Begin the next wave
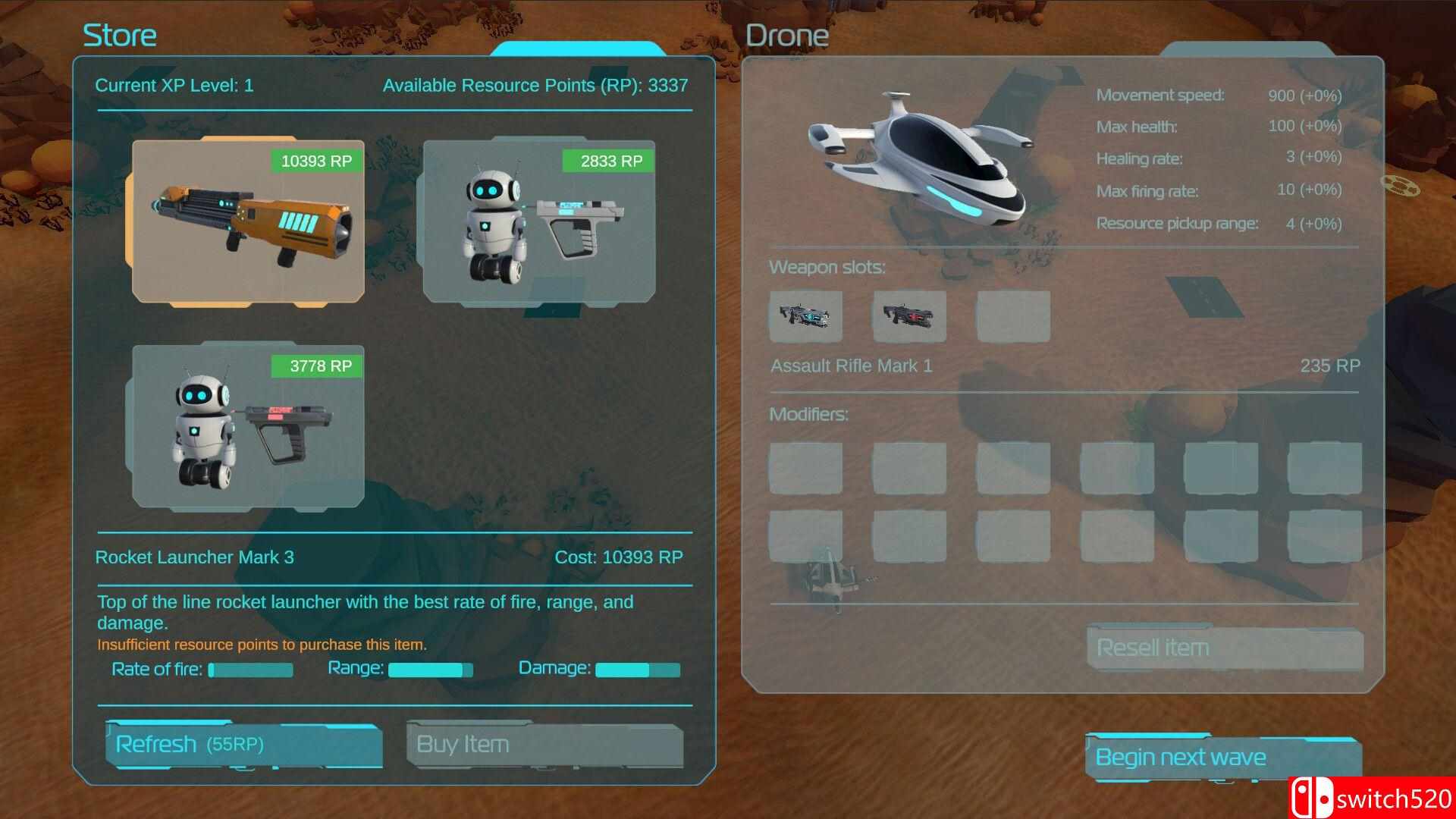 1222,758
